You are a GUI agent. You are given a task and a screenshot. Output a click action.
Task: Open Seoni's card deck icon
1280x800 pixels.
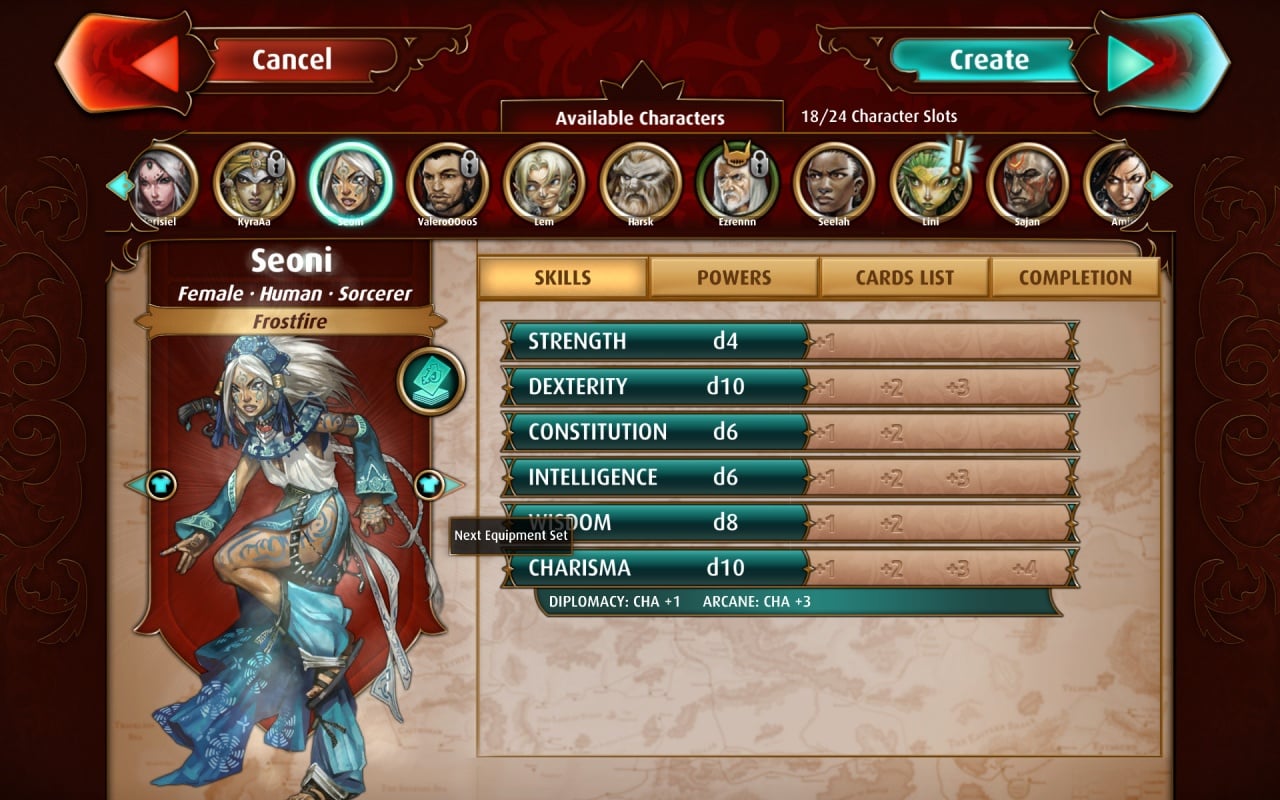click(431, 381)
